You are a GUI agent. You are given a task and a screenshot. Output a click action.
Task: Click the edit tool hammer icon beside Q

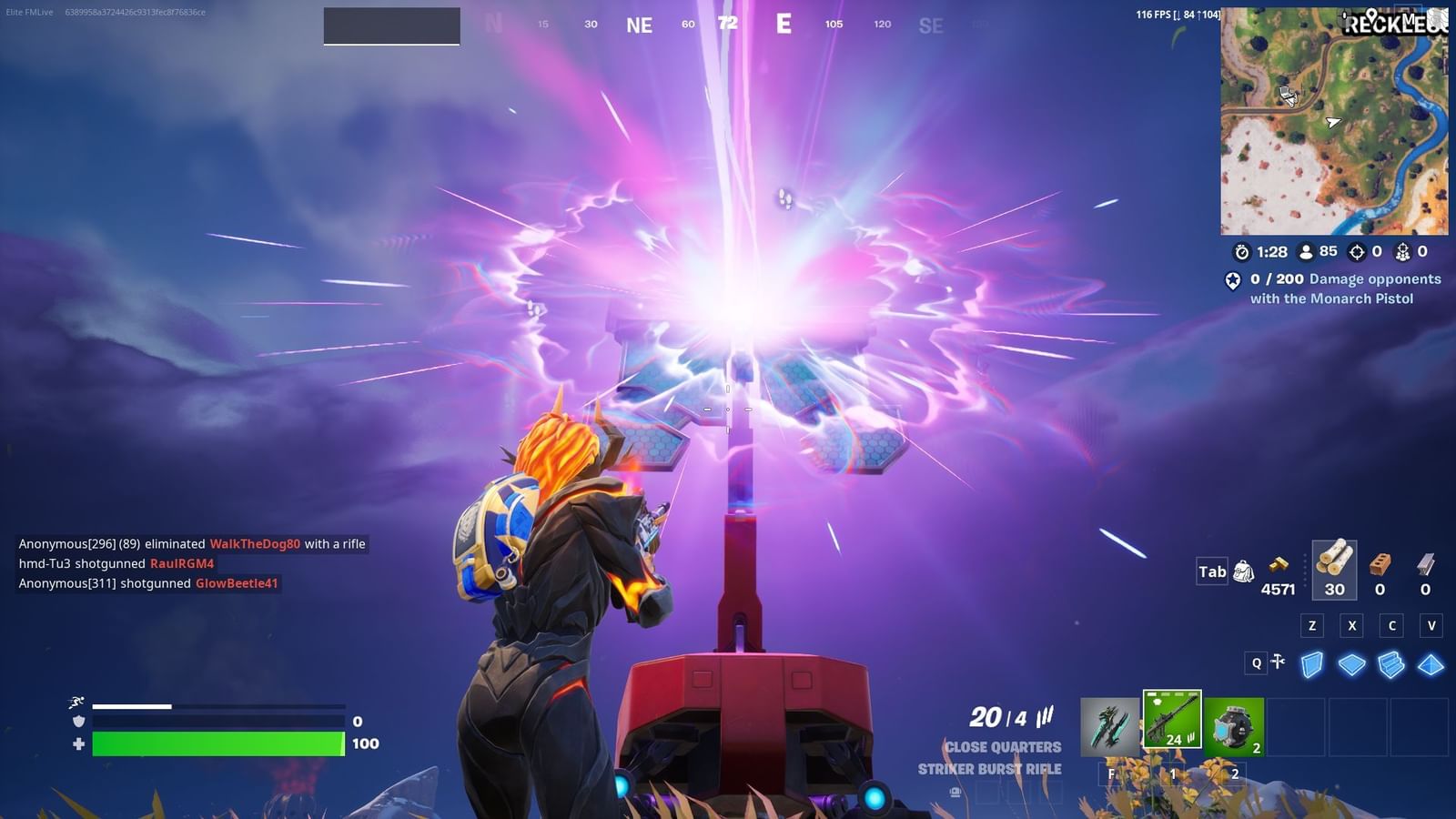(1279, 662)
